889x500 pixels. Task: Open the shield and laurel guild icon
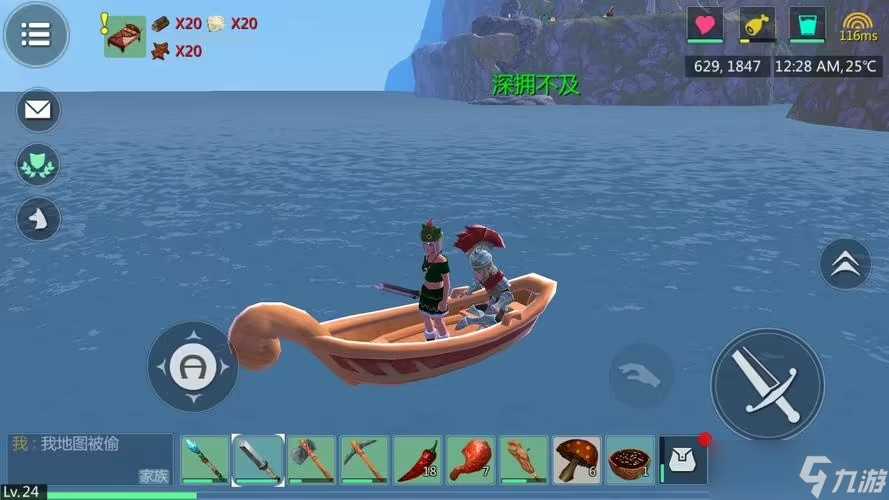pos(38,165)
